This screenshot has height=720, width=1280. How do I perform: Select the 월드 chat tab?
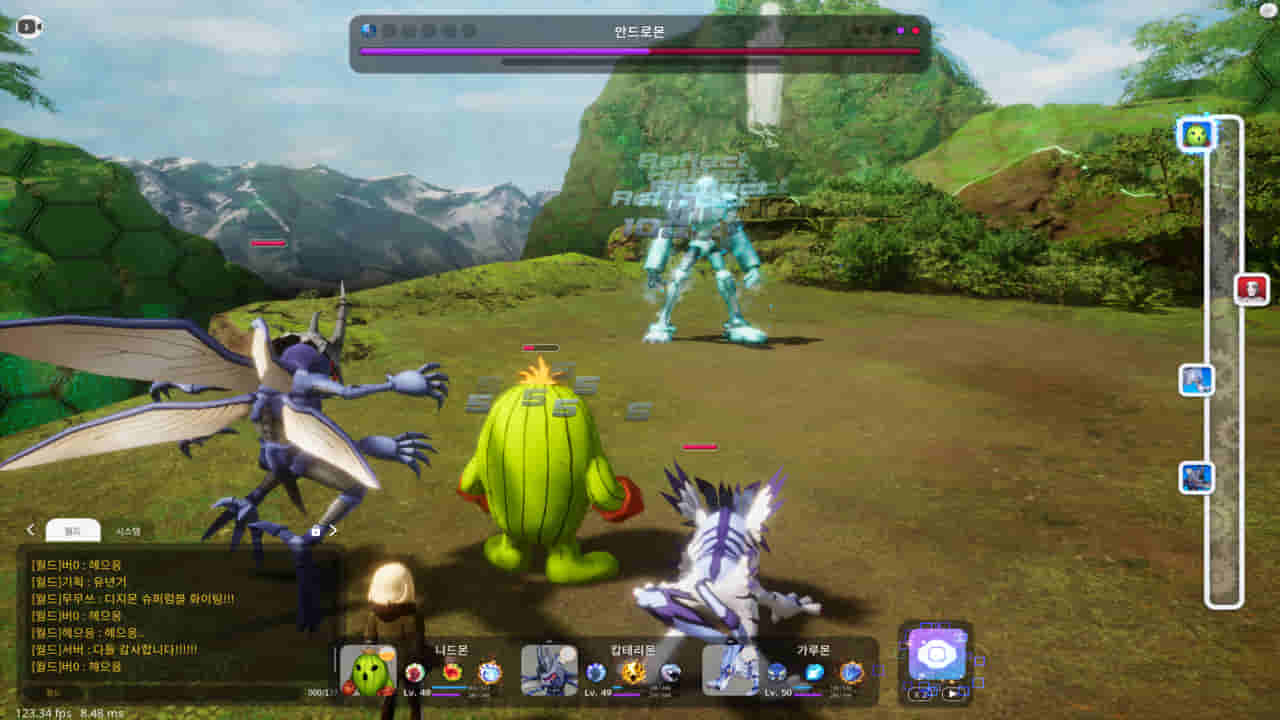[x=74, y=529]
